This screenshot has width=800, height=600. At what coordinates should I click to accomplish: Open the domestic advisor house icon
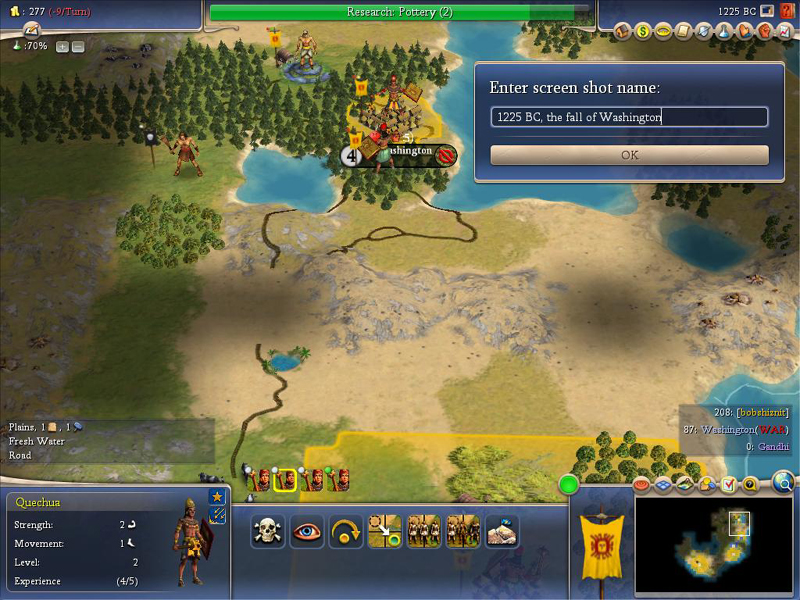coord(622,31)
